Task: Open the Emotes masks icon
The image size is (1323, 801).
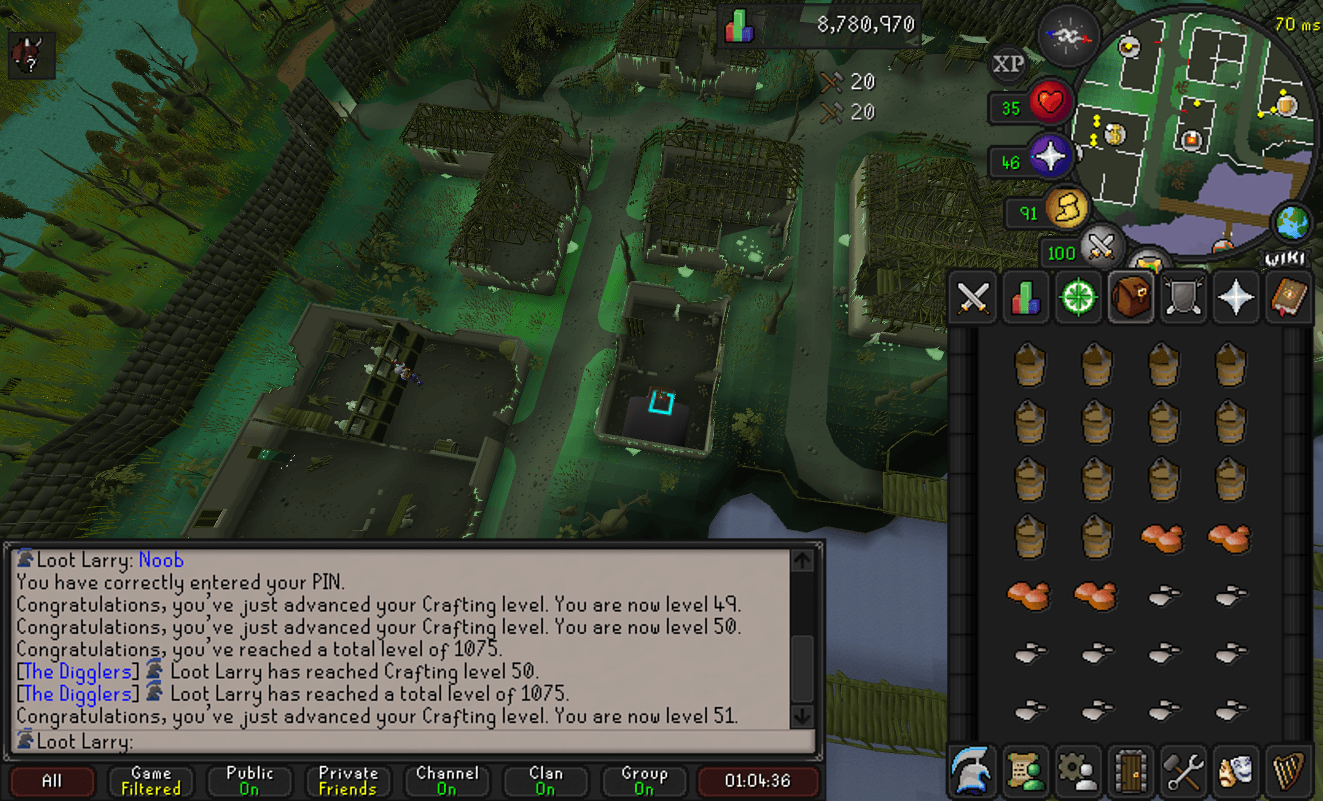Action: pyautogui.click(x=1235, y=770)
